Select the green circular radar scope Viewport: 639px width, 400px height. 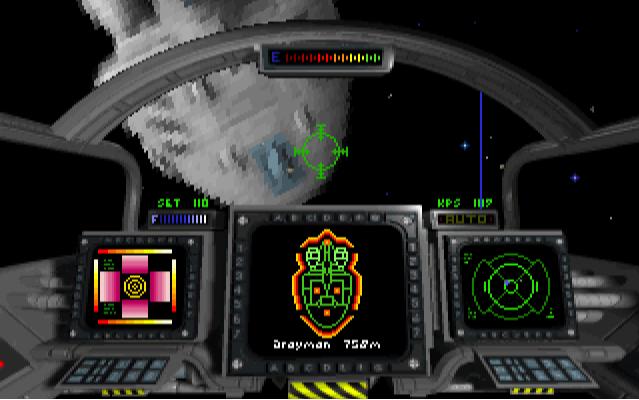(x=510, y=286)
